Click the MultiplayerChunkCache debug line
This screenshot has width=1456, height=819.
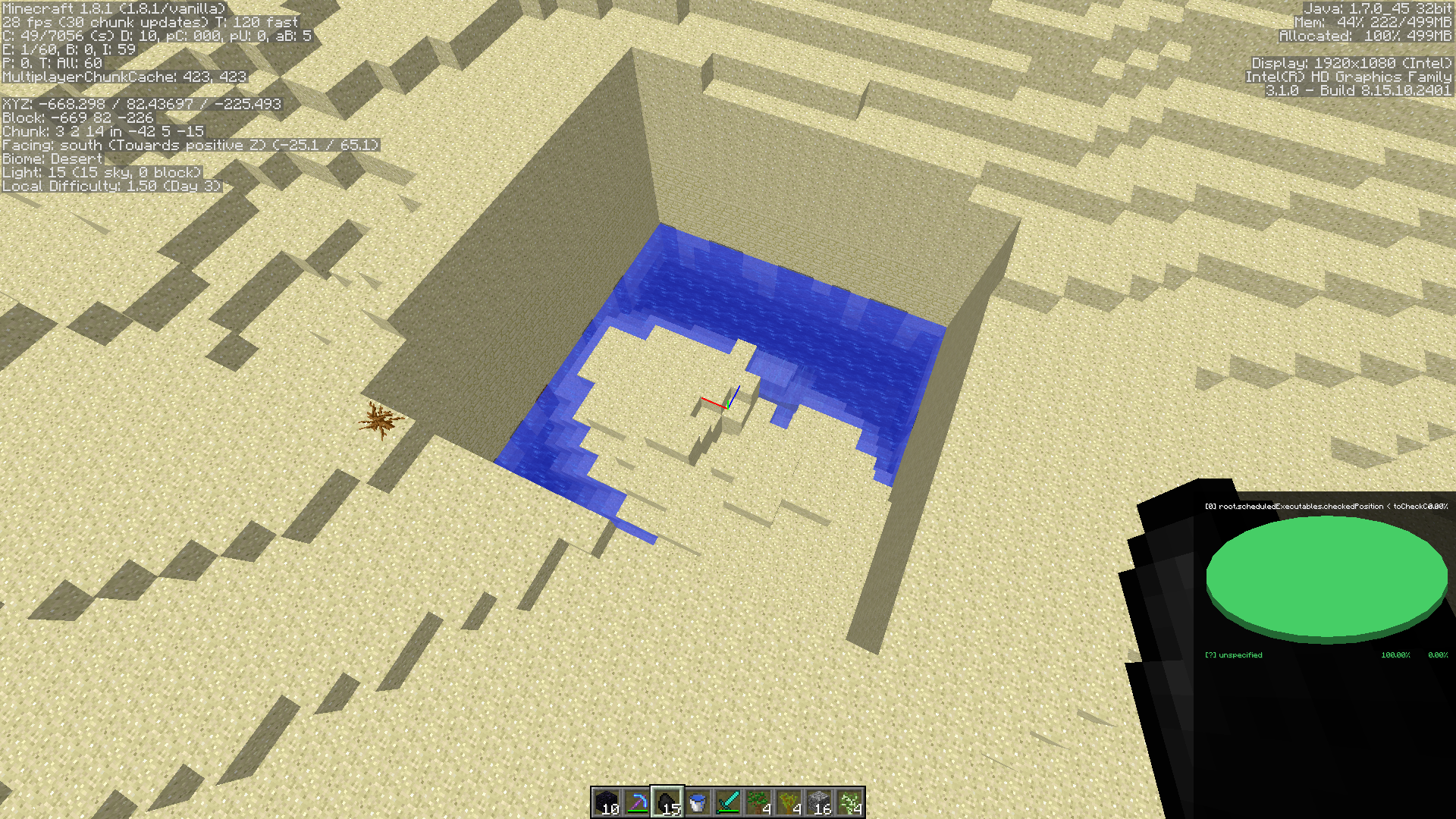pos(124,76)
